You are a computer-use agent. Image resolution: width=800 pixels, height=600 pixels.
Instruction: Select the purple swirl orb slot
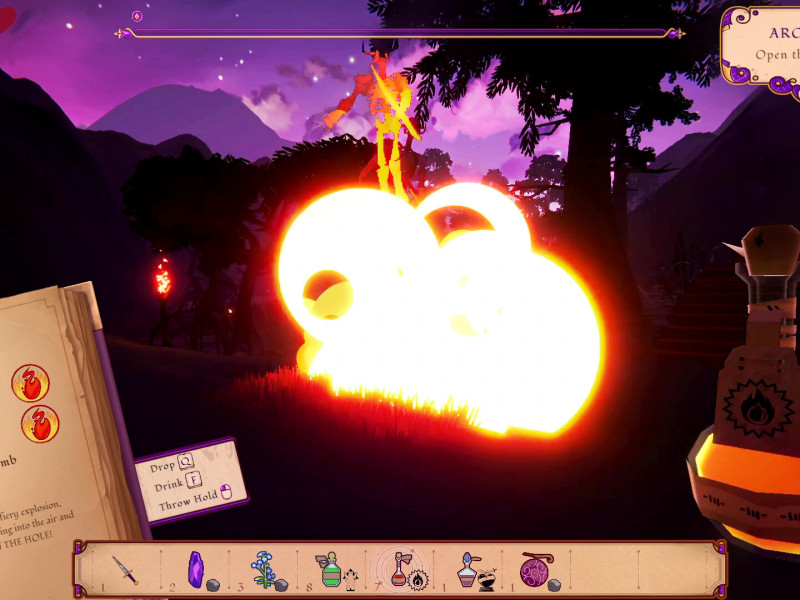tap(534, 570)
